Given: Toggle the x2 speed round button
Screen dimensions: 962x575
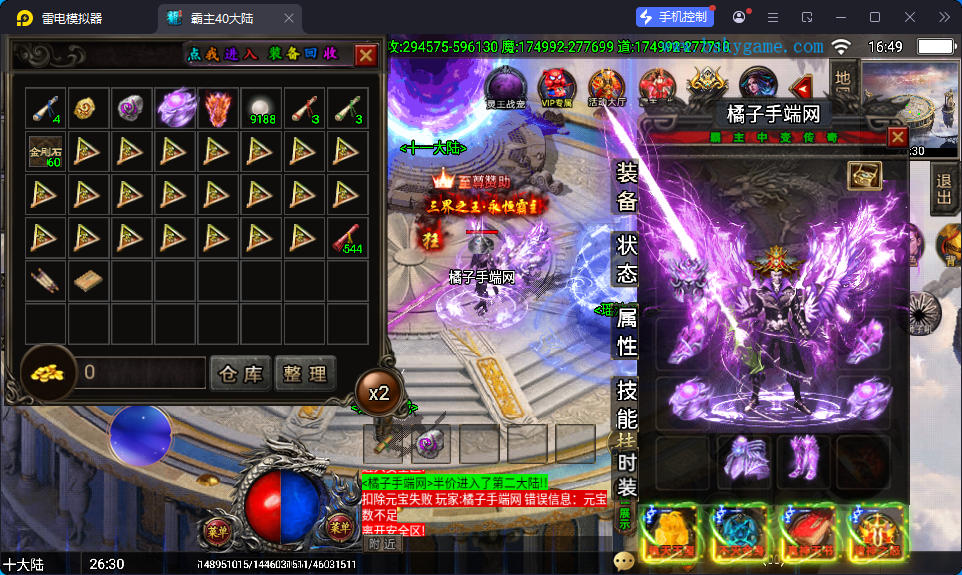Looking at the screenshot, I should tap(379, 393).
